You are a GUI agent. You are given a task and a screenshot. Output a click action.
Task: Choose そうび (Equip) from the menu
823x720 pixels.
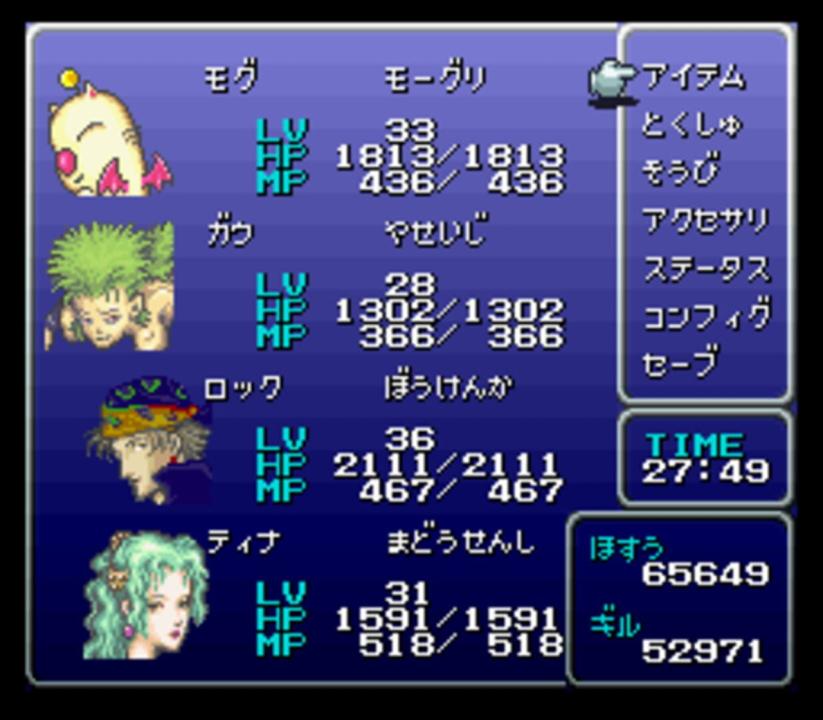[x=680, y=172]
